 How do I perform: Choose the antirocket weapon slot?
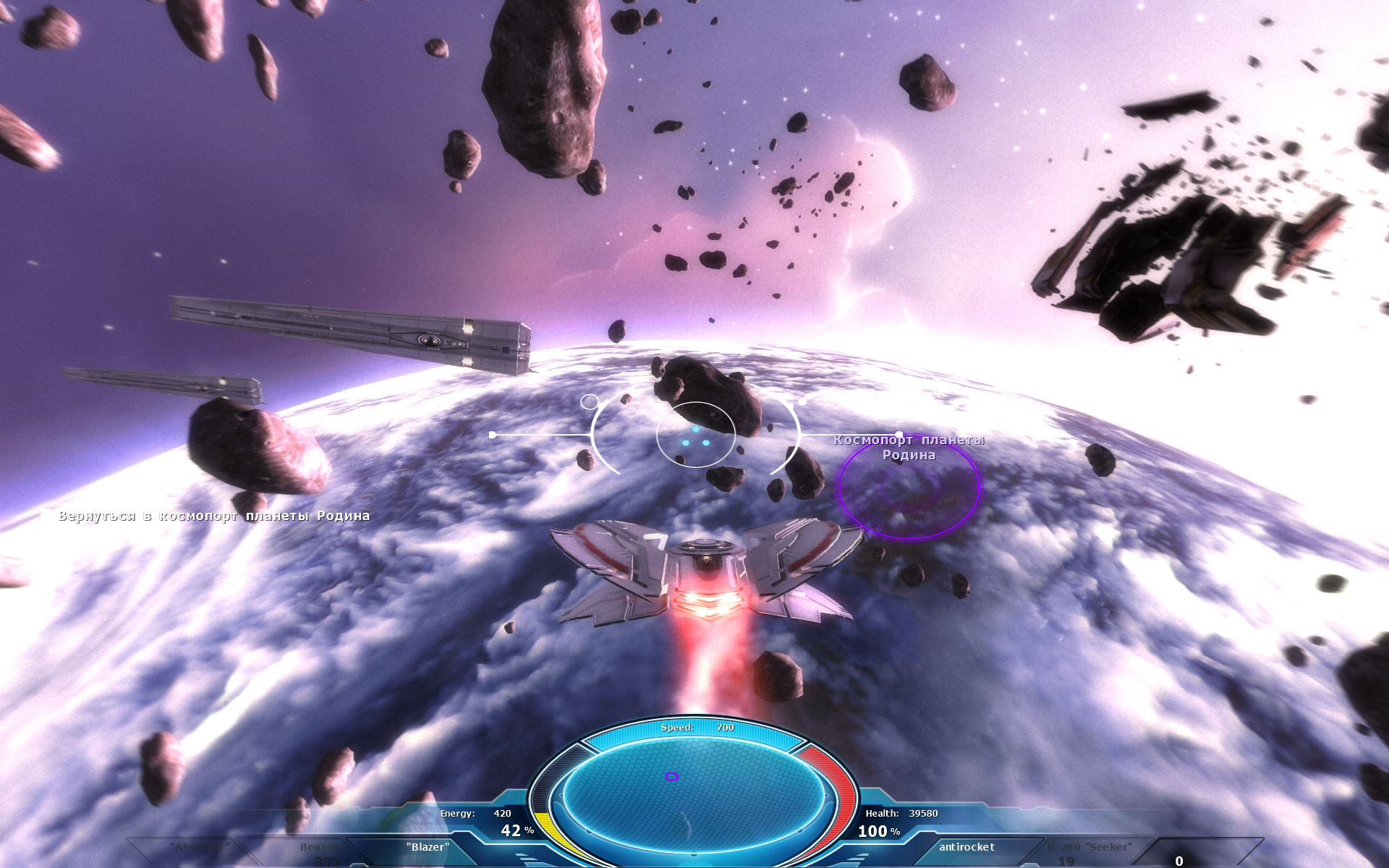(x=967, y=847)
